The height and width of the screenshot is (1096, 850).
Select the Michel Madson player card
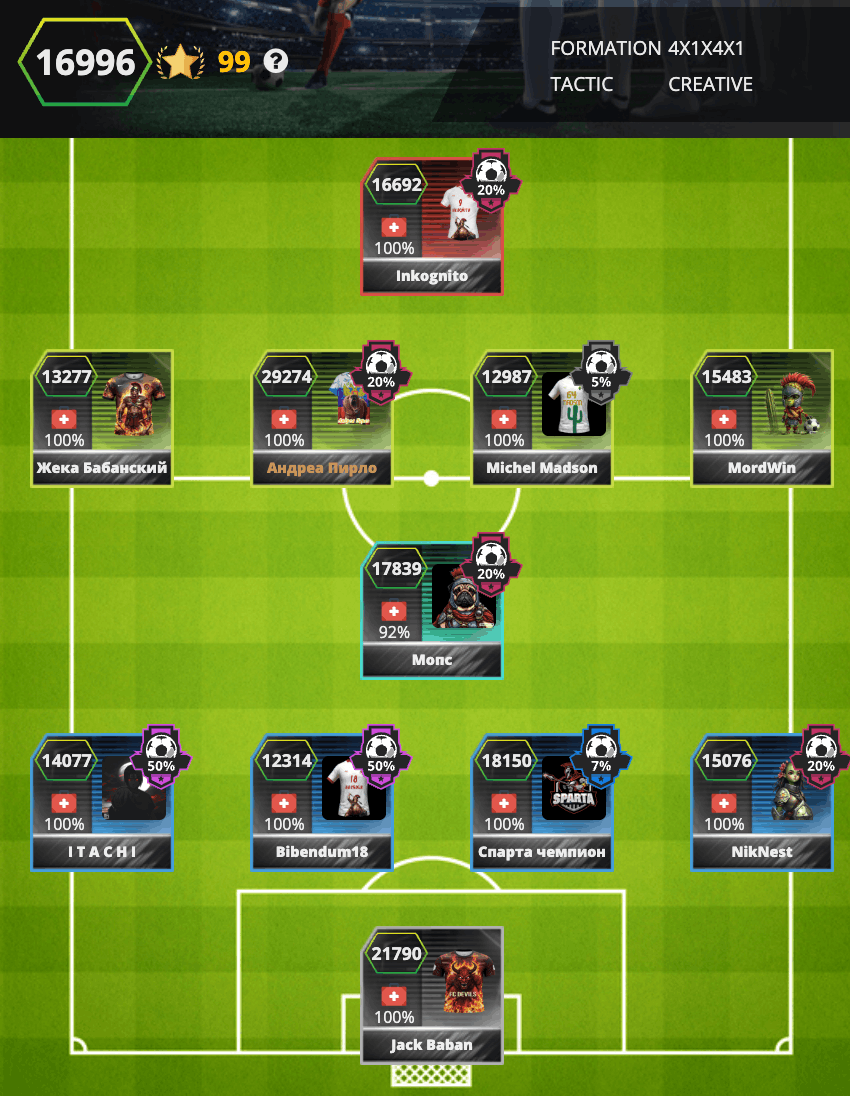pos(542,419)
